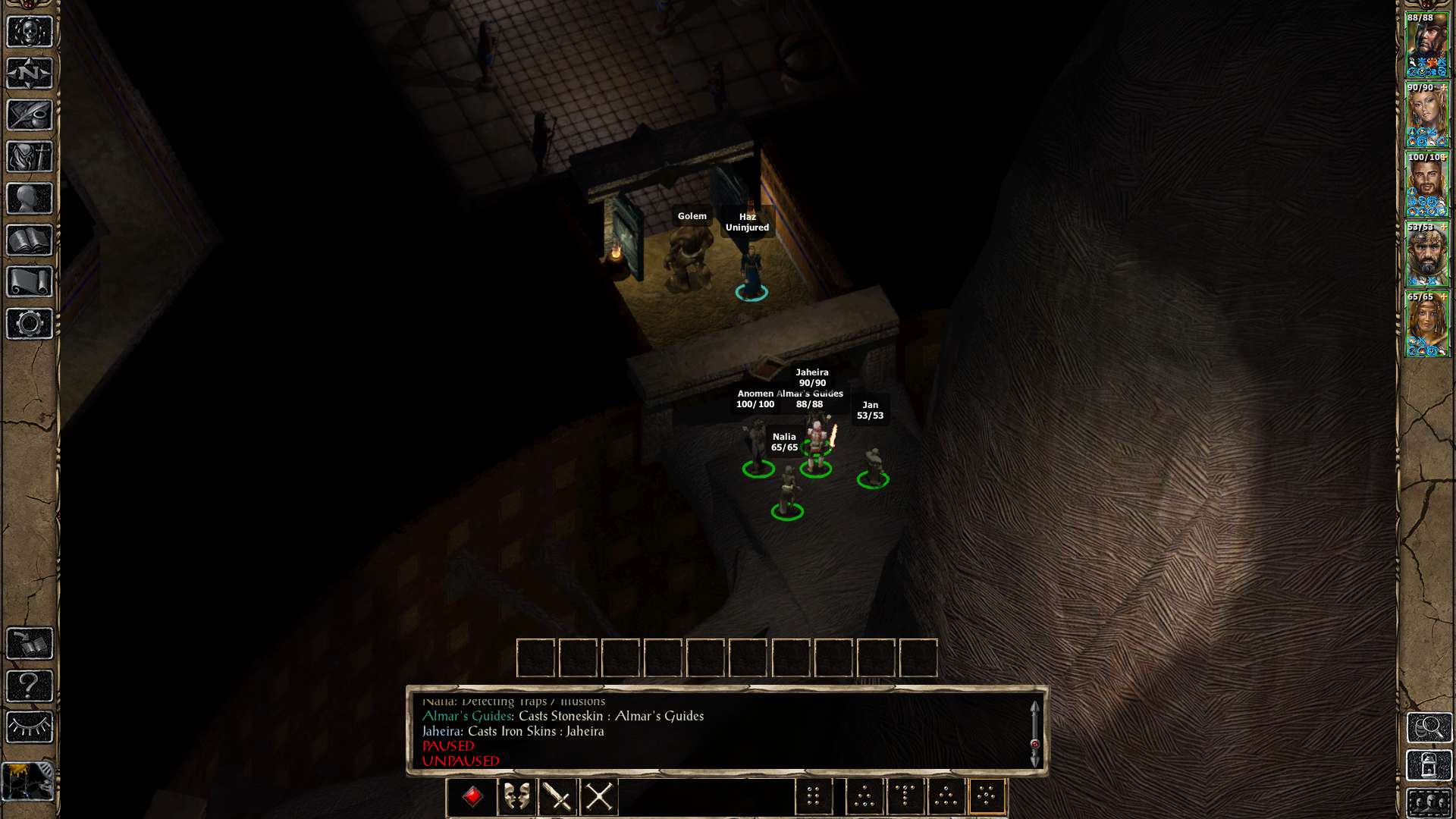This screenshot has height=819, width=1456.
Task: Open game options with the gear icon
Action: pyautogui.click(x=30, y=324)
